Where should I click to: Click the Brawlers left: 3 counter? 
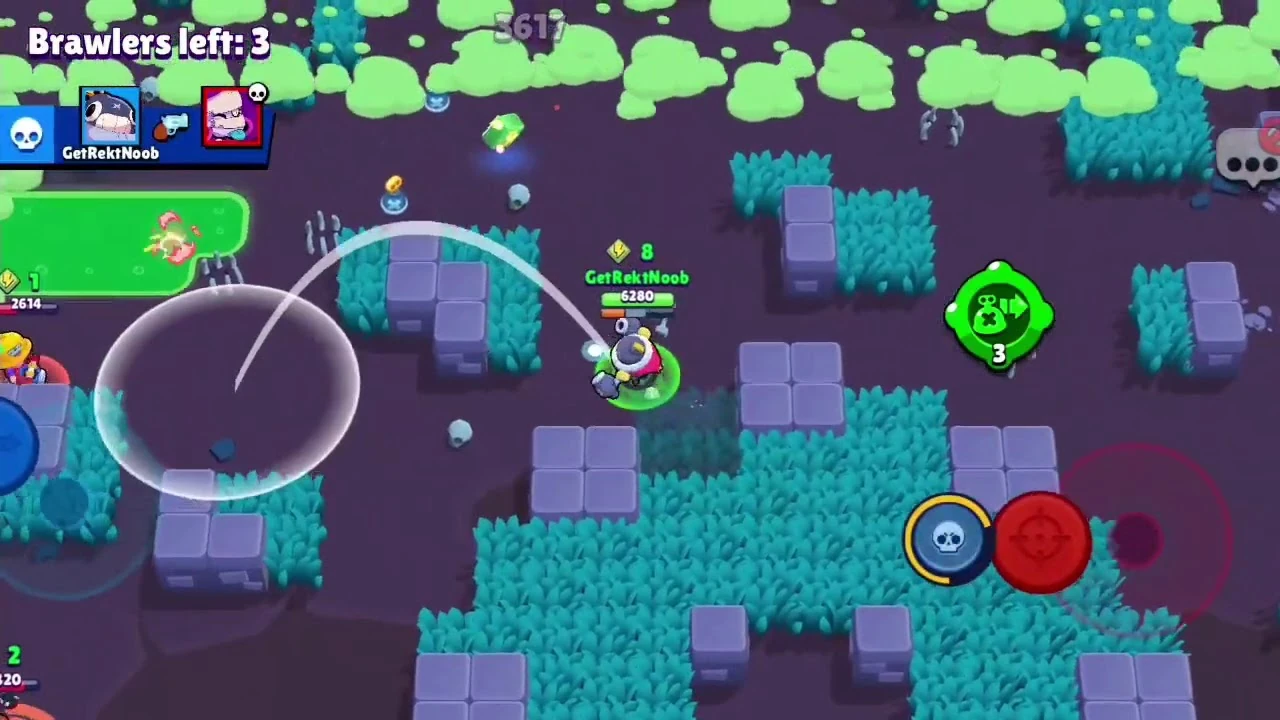coord(148,42)
